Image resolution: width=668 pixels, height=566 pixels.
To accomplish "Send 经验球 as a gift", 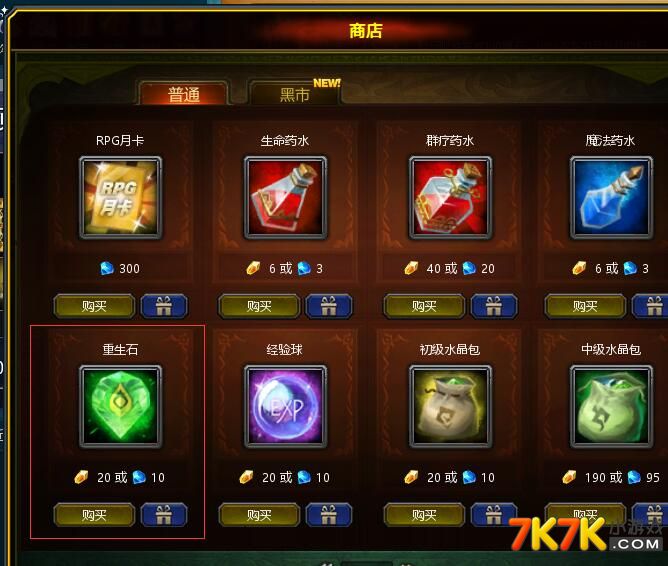I will point(328,515).
